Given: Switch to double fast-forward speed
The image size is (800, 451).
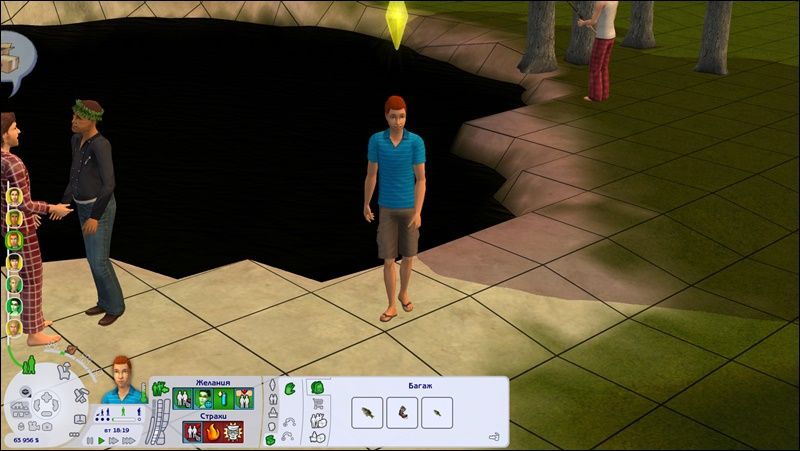Looking at the screenshot, I should 113,440.
